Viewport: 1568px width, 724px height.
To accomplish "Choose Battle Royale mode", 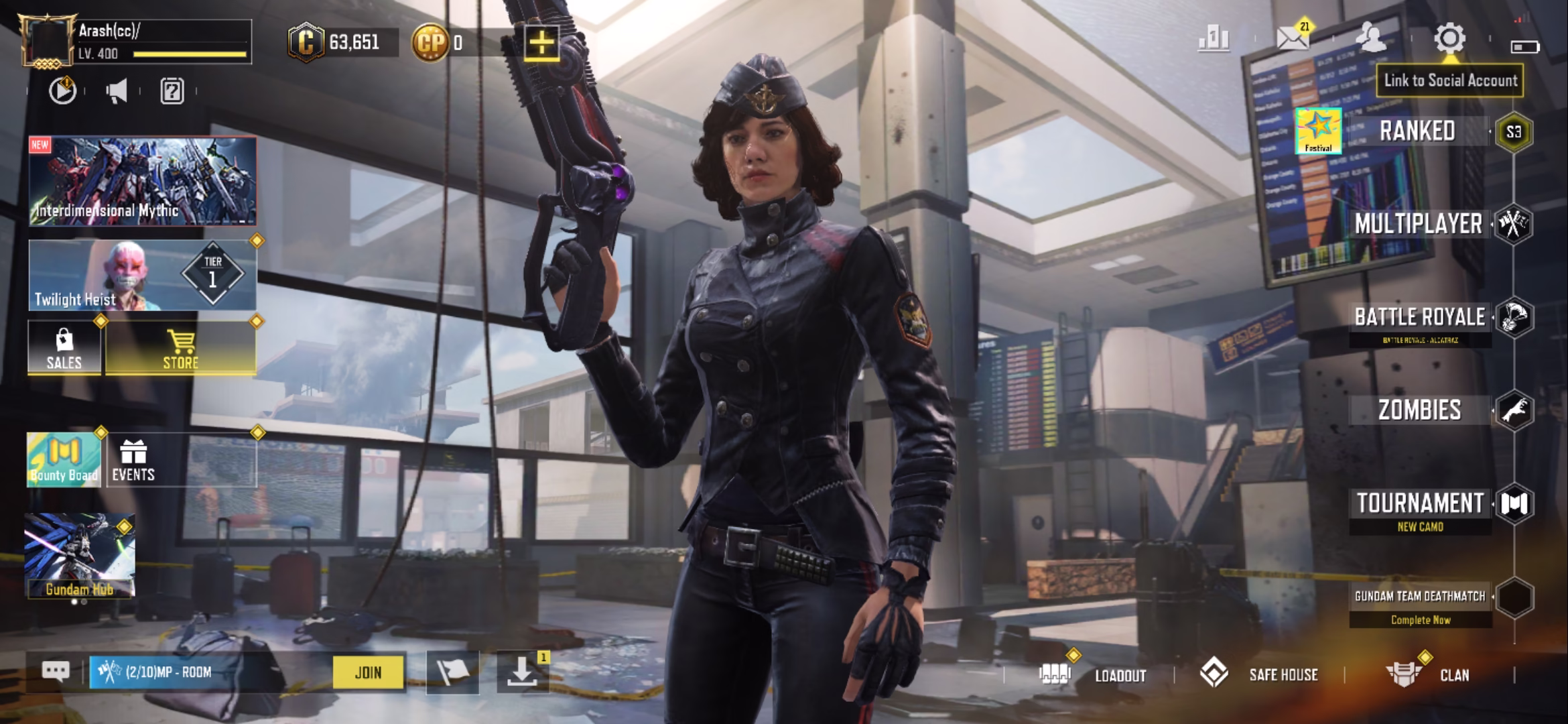I will coord(1419,317).
